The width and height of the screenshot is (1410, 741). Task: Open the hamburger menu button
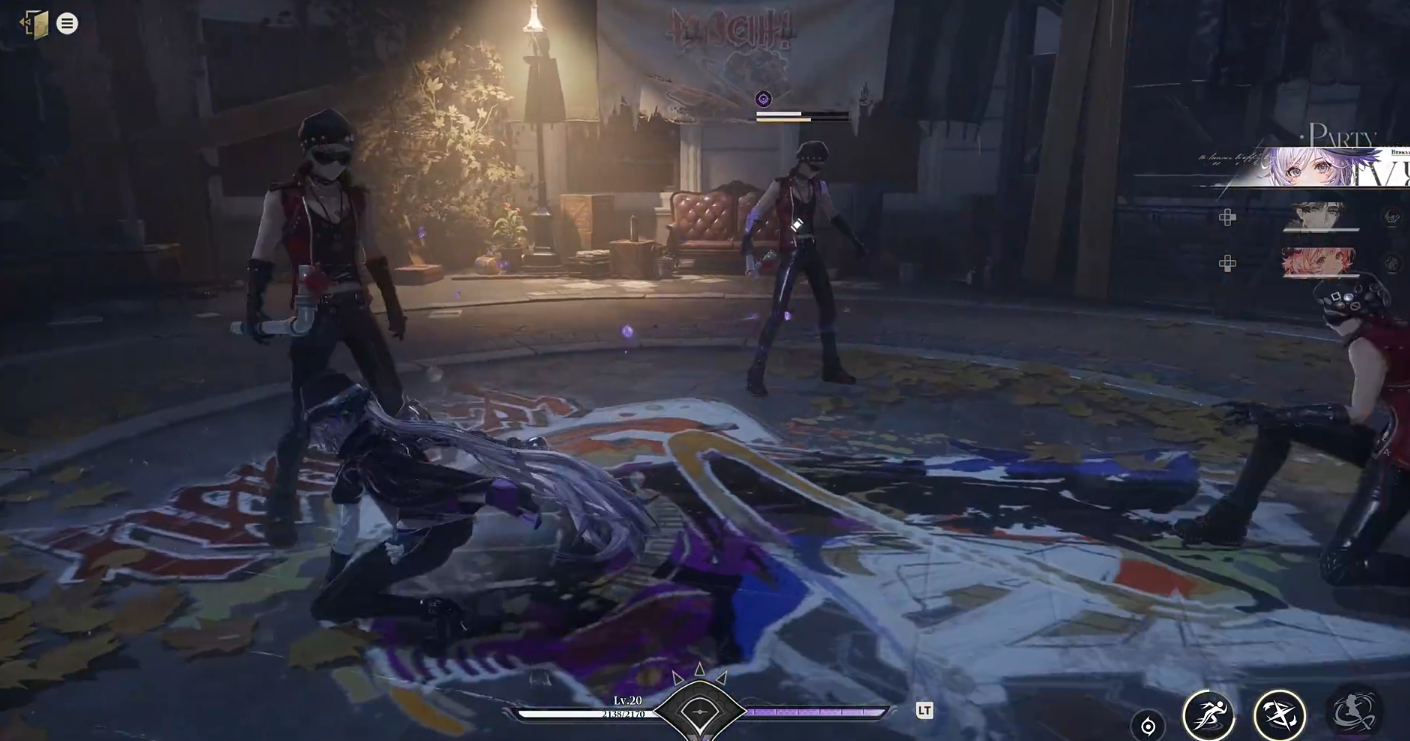[x=67, y=23]
